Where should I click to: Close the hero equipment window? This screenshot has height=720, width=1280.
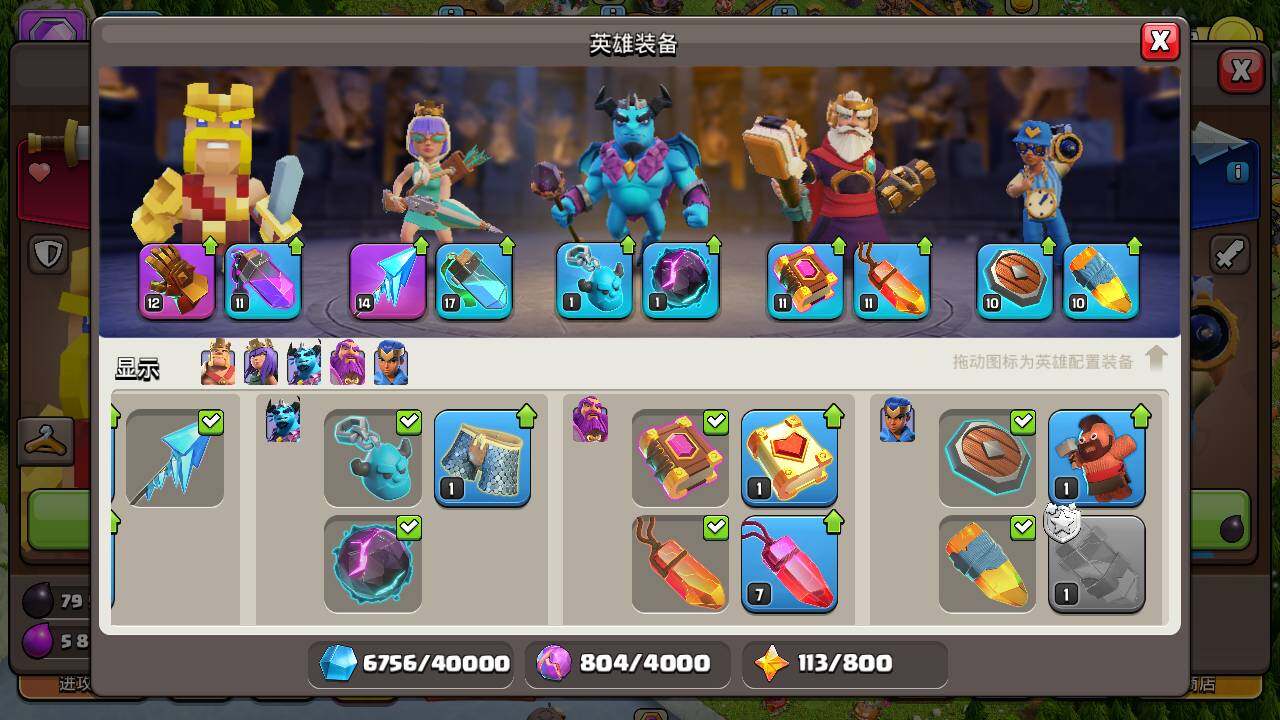(1159, 41)
